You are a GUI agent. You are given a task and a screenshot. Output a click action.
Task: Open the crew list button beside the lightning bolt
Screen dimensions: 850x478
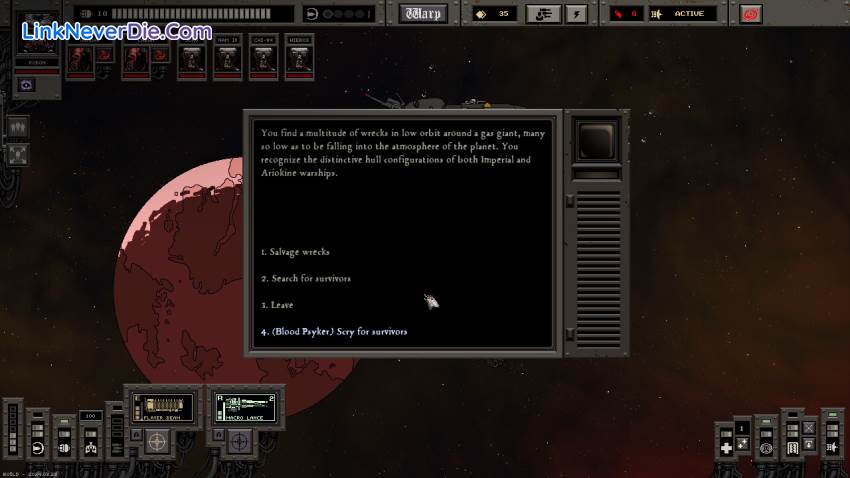tap(543, 14)
